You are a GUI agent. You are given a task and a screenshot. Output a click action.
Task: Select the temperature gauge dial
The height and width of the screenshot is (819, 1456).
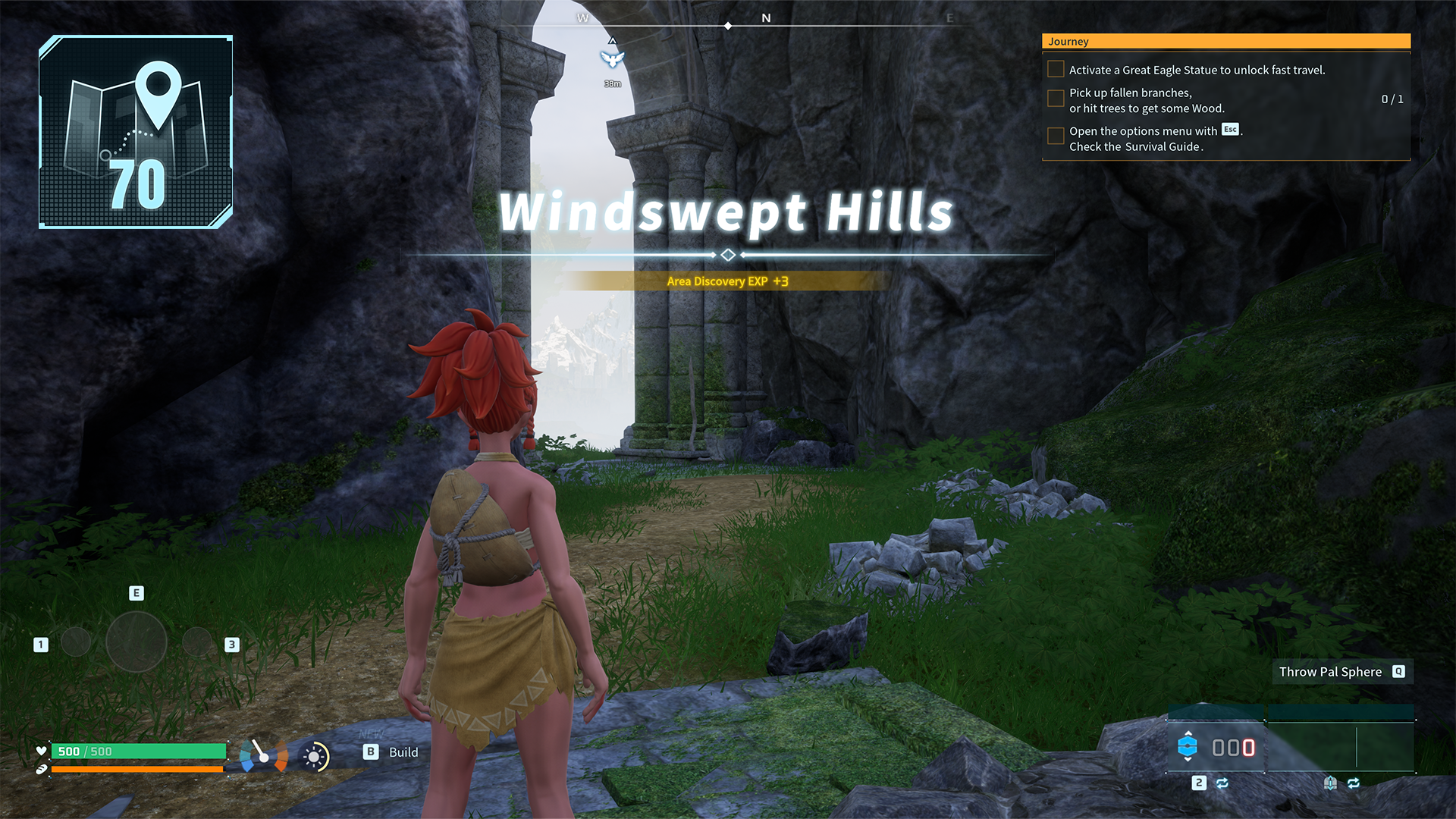pyautogui.click(x=263, y=755)
